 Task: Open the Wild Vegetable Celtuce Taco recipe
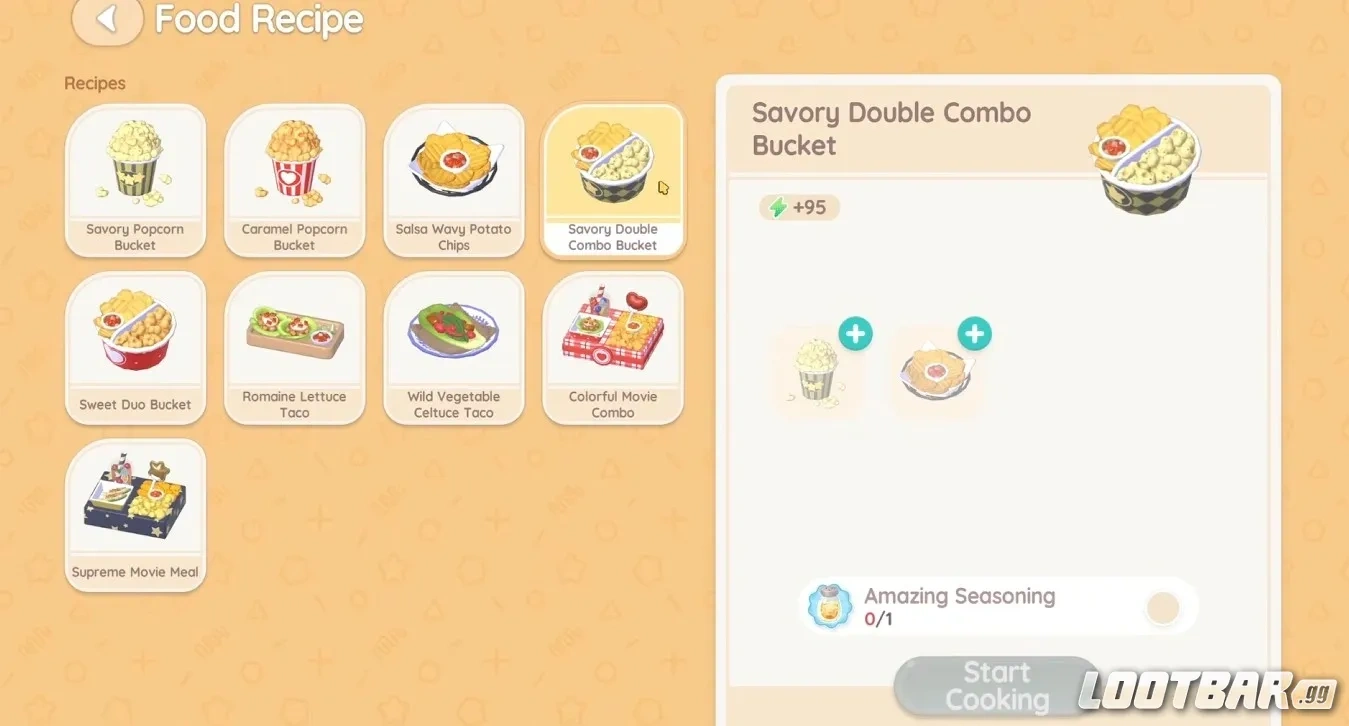point(454,347)
